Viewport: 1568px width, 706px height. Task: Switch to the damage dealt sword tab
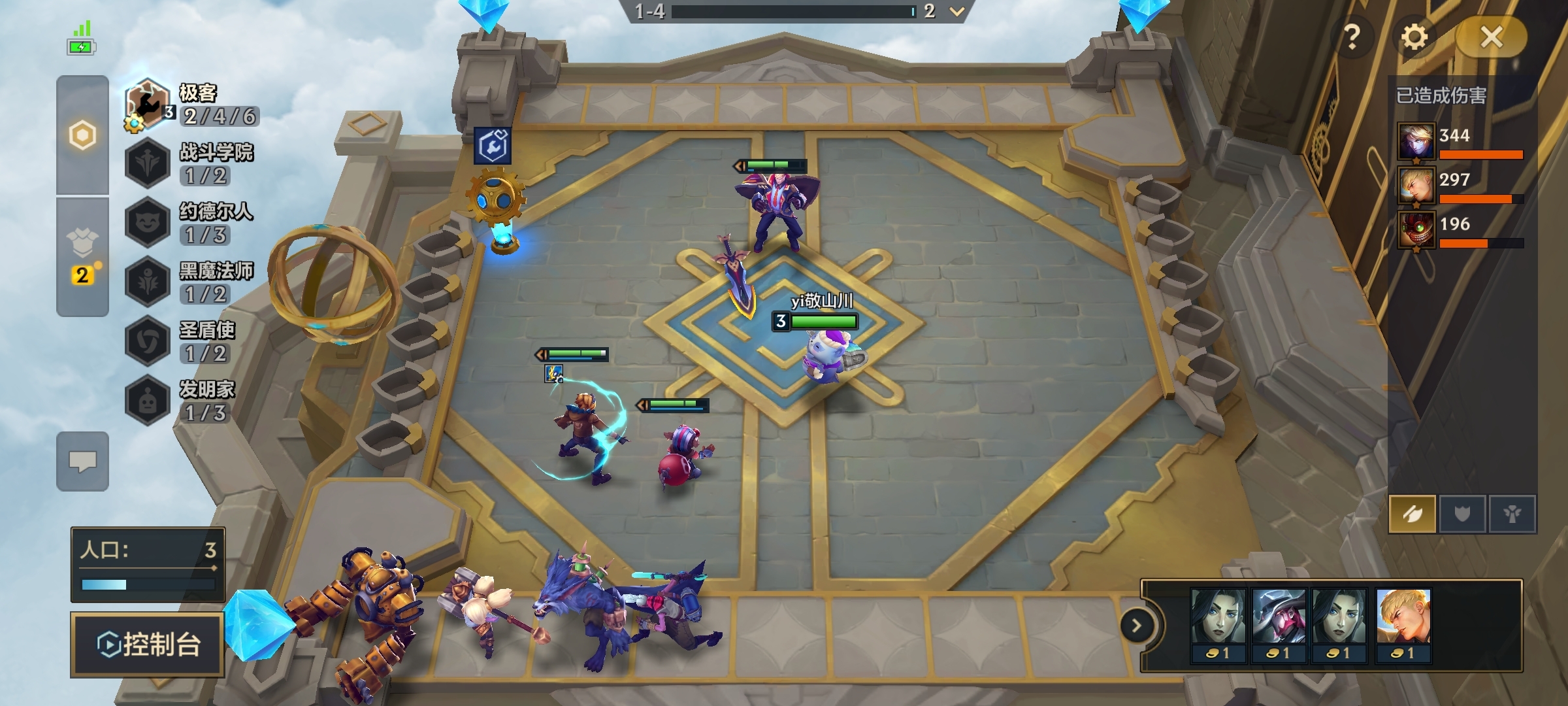coord(1413,514)
